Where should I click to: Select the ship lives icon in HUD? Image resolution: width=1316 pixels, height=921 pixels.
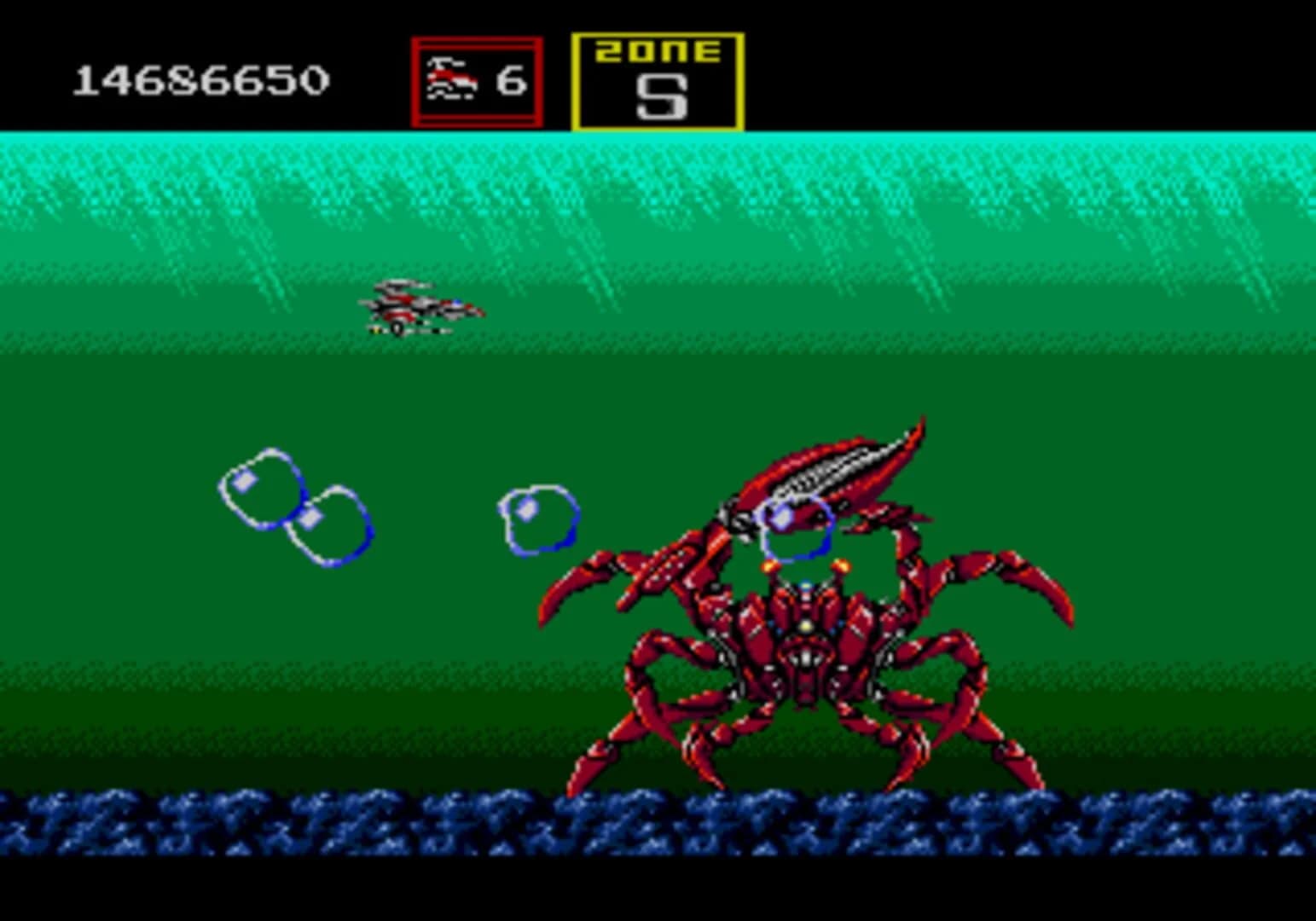(x=453, y=78)
